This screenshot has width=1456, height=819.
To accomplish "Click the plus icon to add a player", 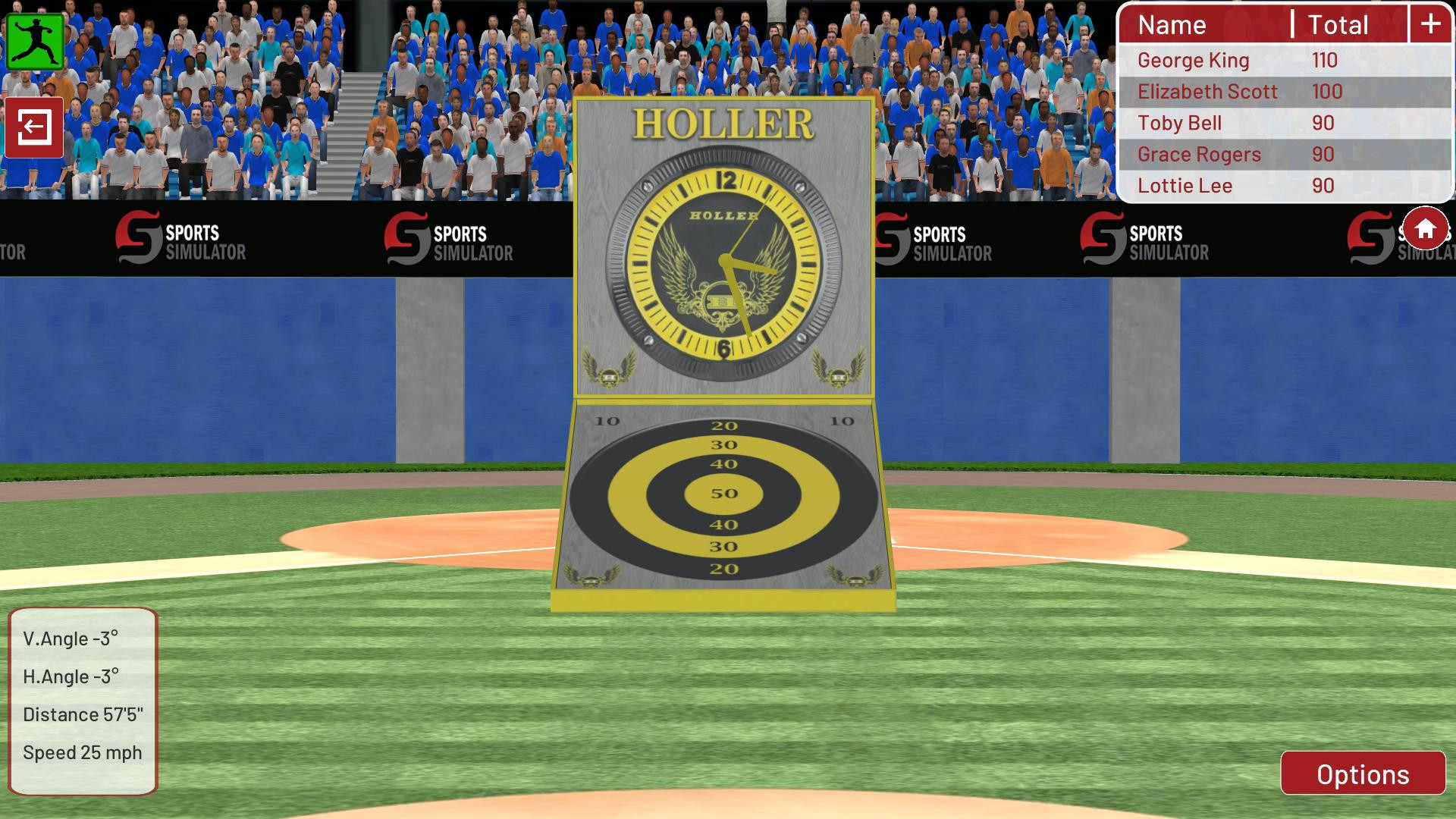I will [1430, 24].
